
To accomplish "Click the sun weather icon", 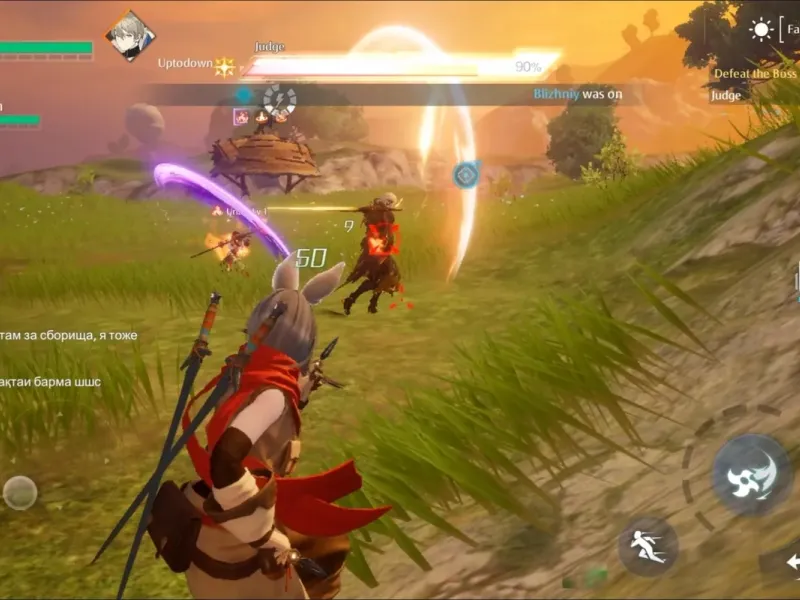I will 762,29.
